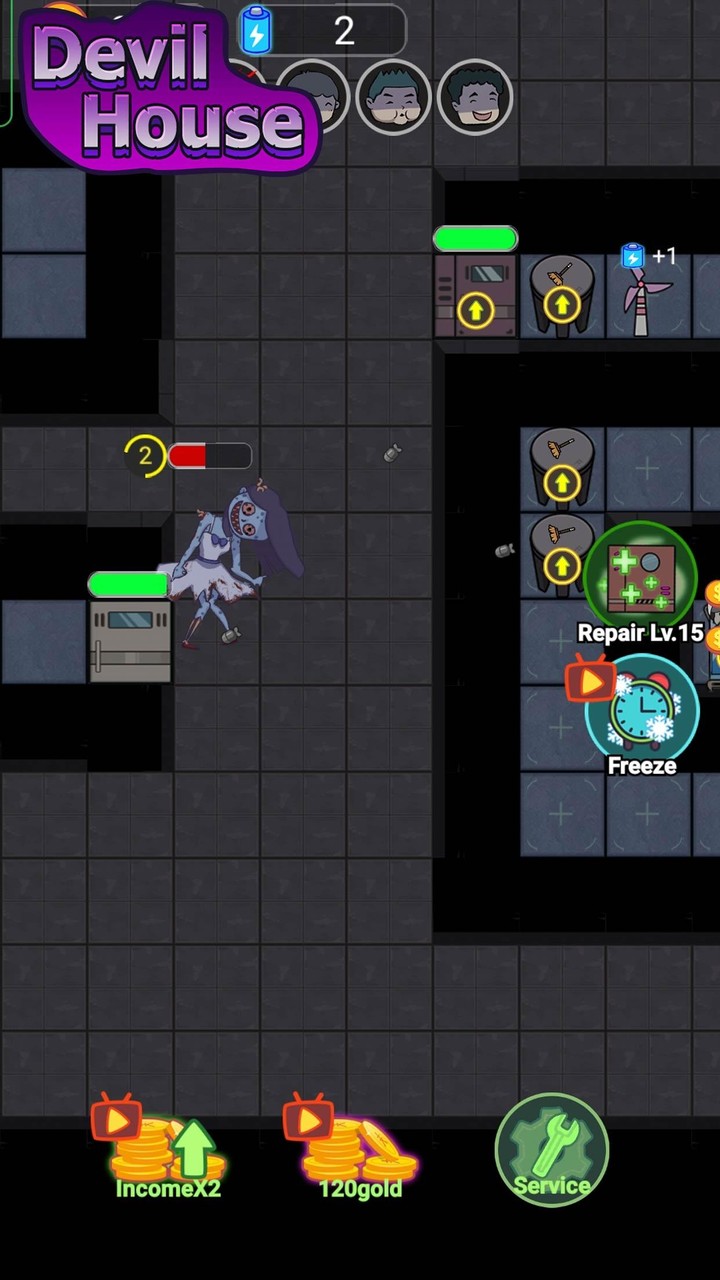Image resolution: width=720 pixels, height=1280 pixels.
Task: Activate the Repair Lv.15 skill
Action: pos(641,578)
